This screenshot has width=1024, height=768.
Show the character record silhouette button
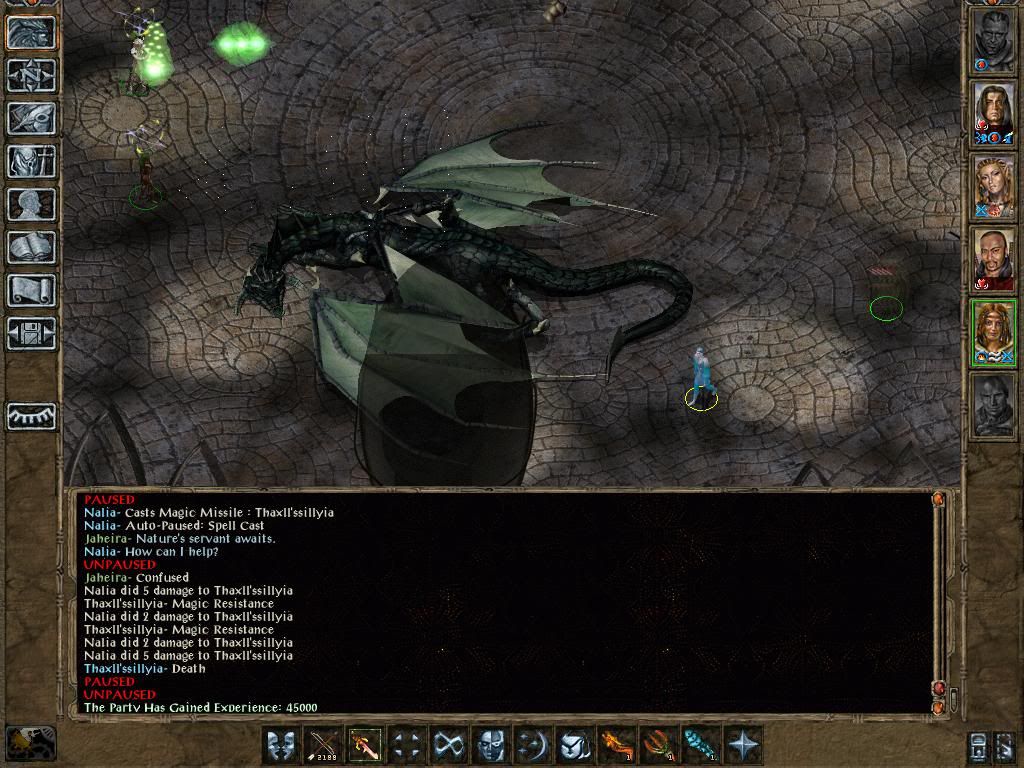point(31,204)
